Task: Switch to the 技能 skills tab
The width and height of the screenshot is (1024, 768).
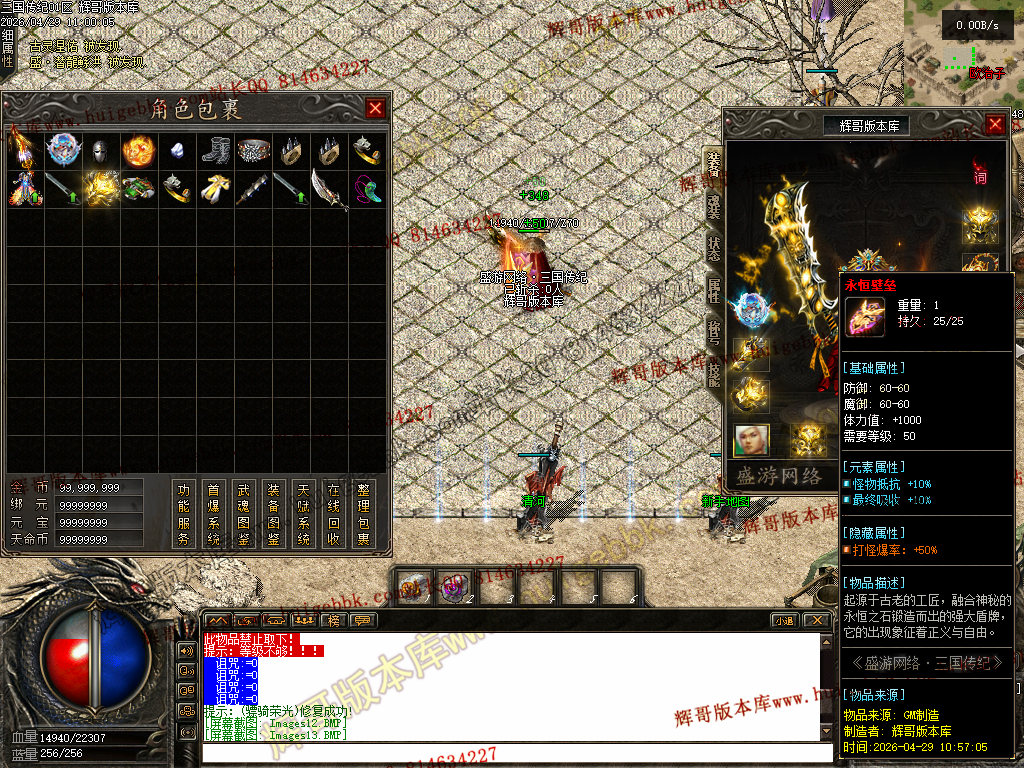Action: coord(713,373)
